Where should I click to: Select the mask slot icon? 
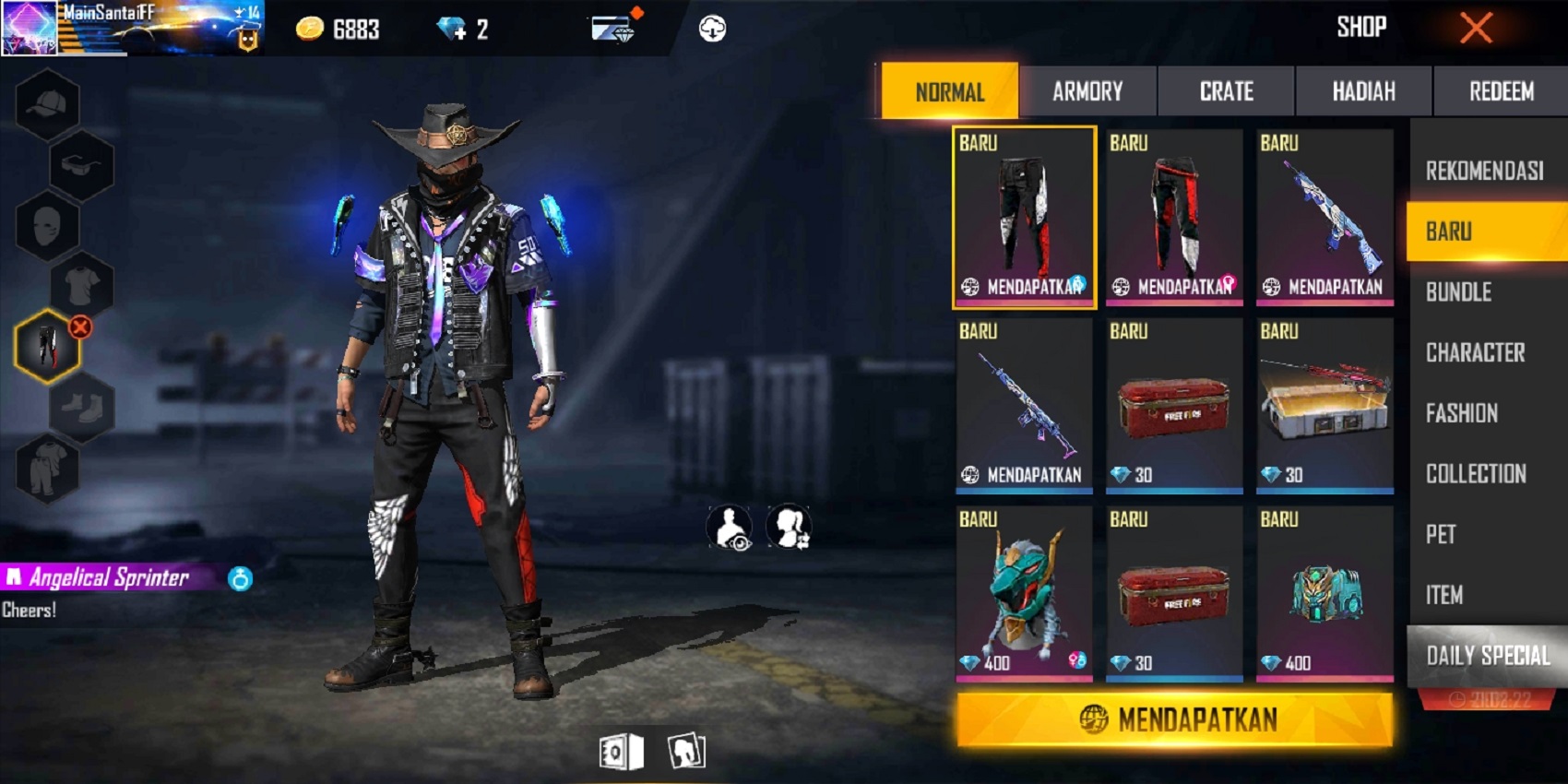click(48, 226)
